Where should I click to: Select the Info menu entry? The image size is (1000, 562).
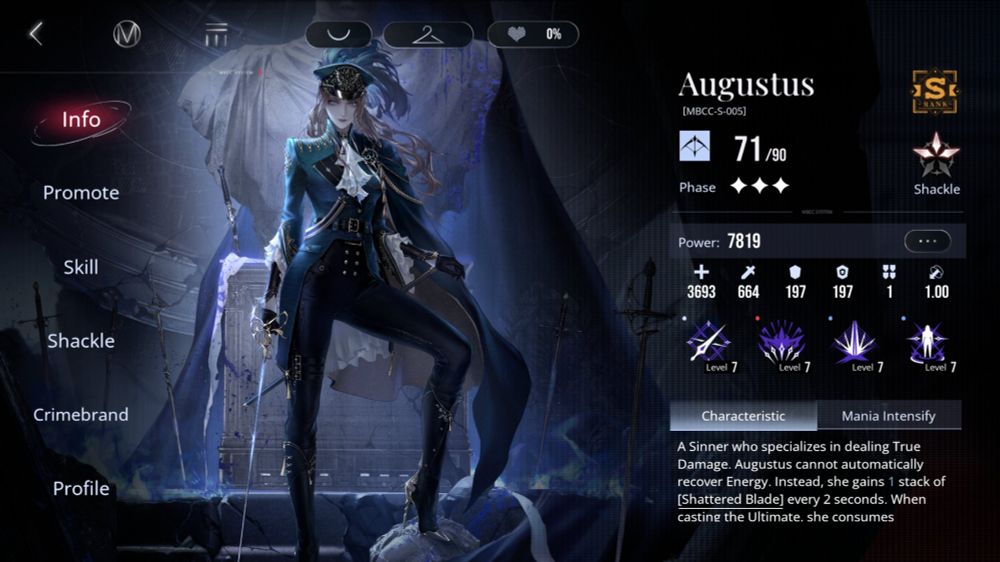tap(81, 120)
